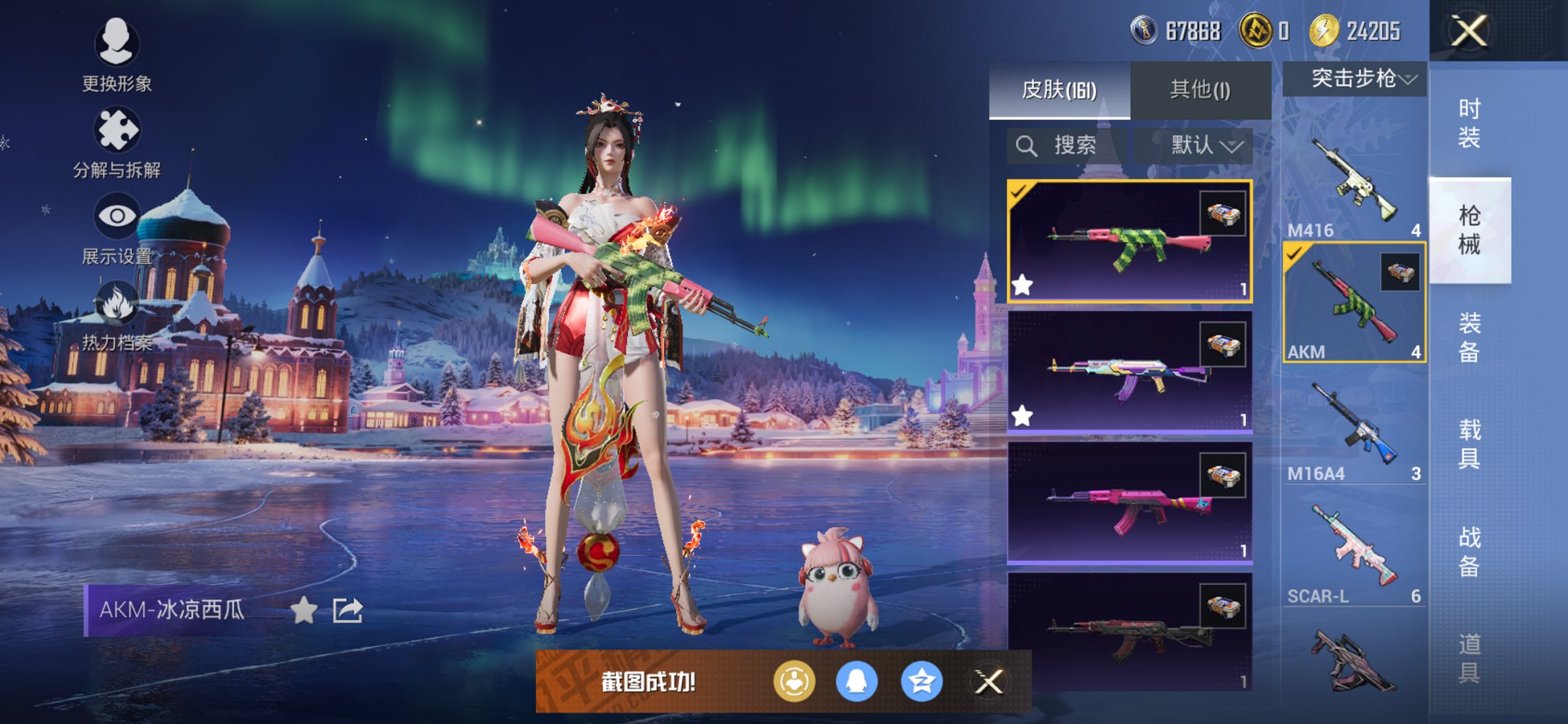Close the inventory screen with top-right X
This screenshot has height=724, width=1568.
point(1468,31)
